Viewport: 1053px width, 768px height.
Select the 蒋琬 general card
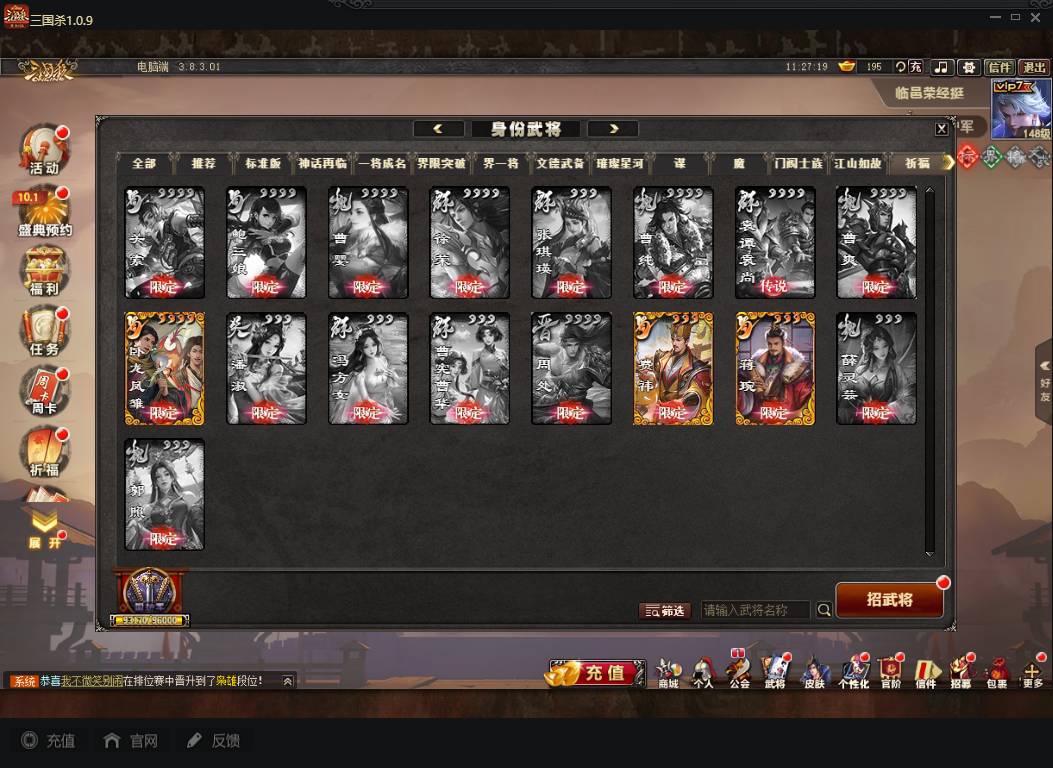[775, 368]
